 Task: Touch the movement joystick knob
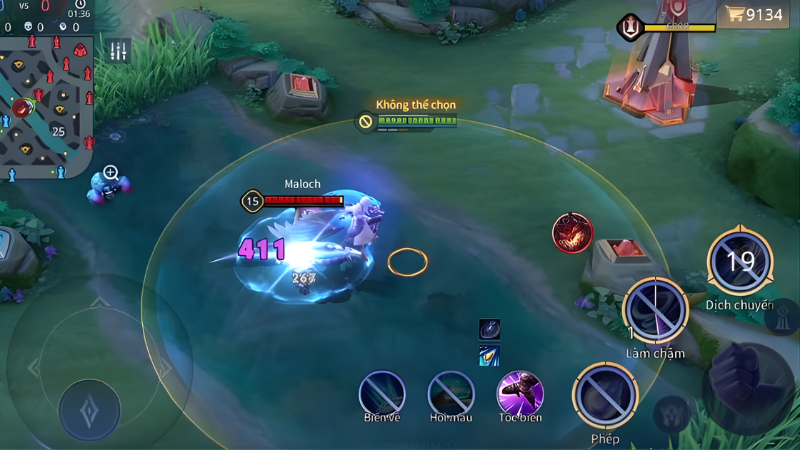(89, 410)
